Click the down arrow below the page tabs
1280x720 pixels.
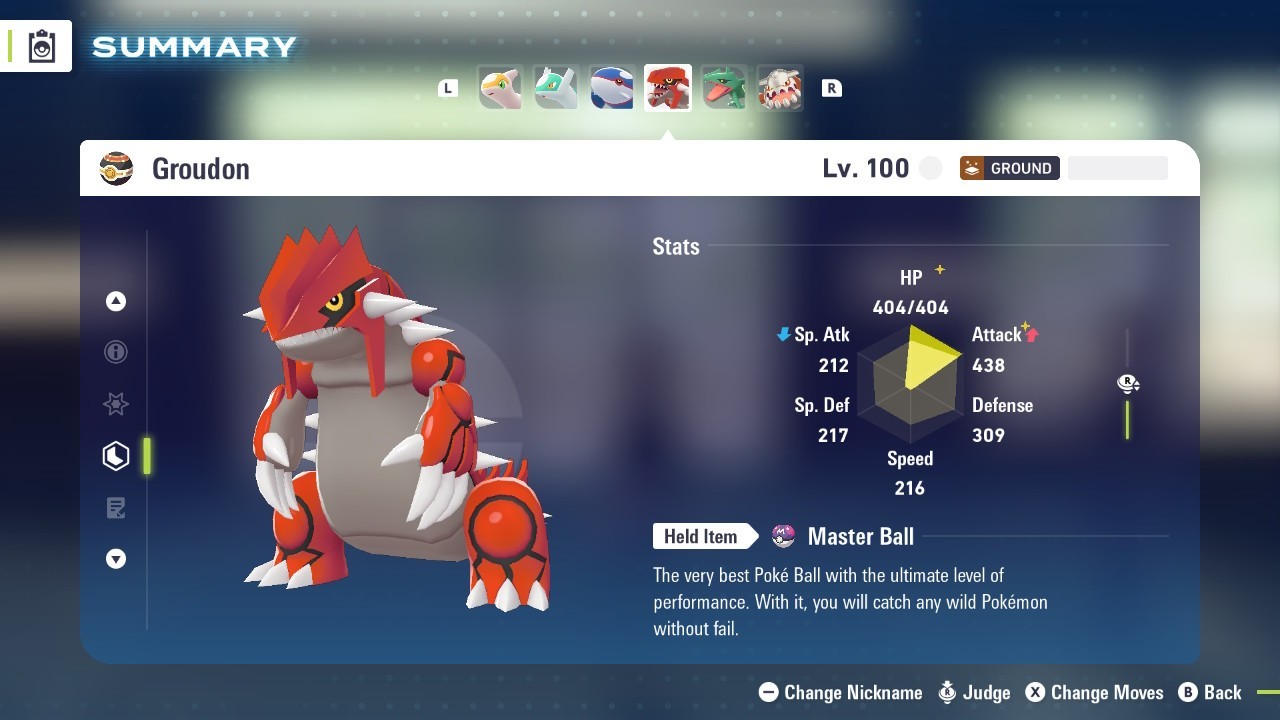[116, 559]
